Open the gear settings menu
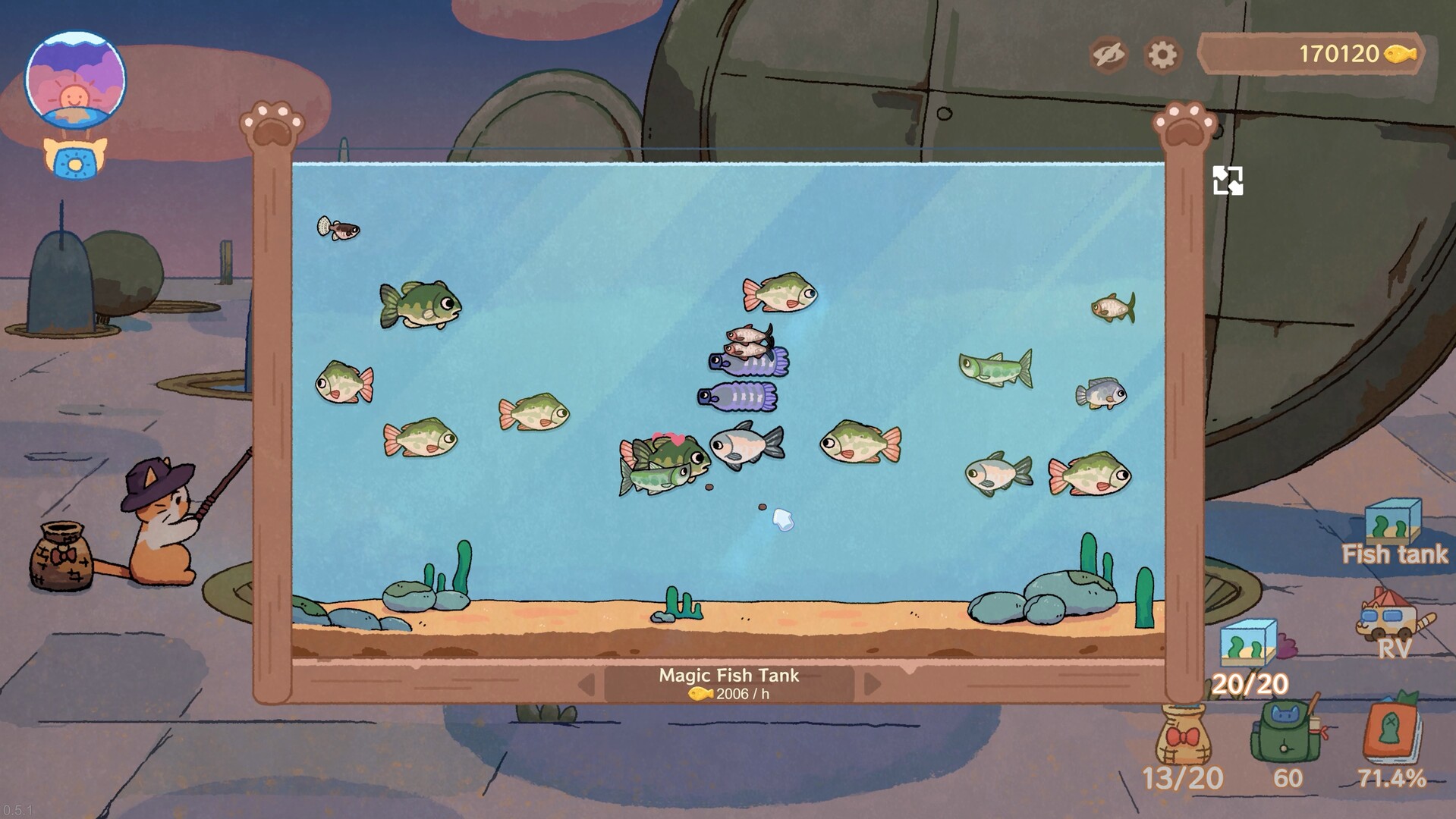Viewport: 1456px width, 819px height. tap(1162, 54)
